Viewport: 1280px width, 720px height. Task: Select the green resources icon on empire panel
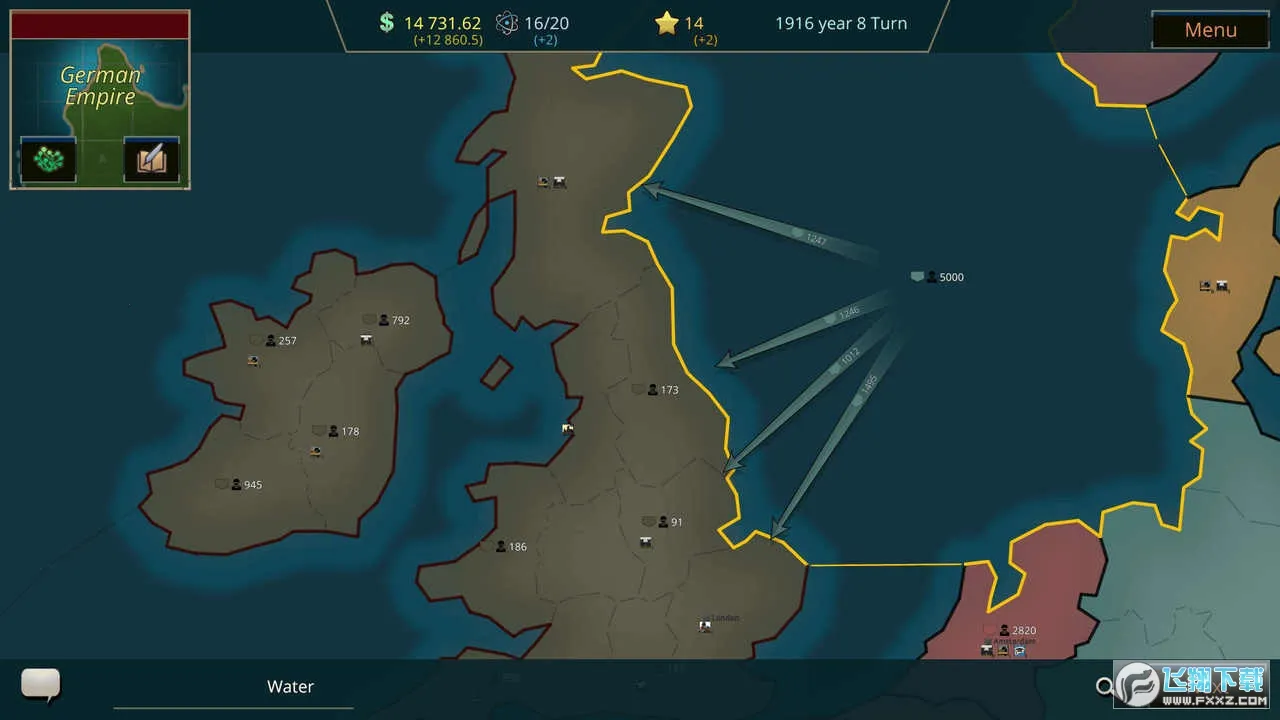pos(47,160)
